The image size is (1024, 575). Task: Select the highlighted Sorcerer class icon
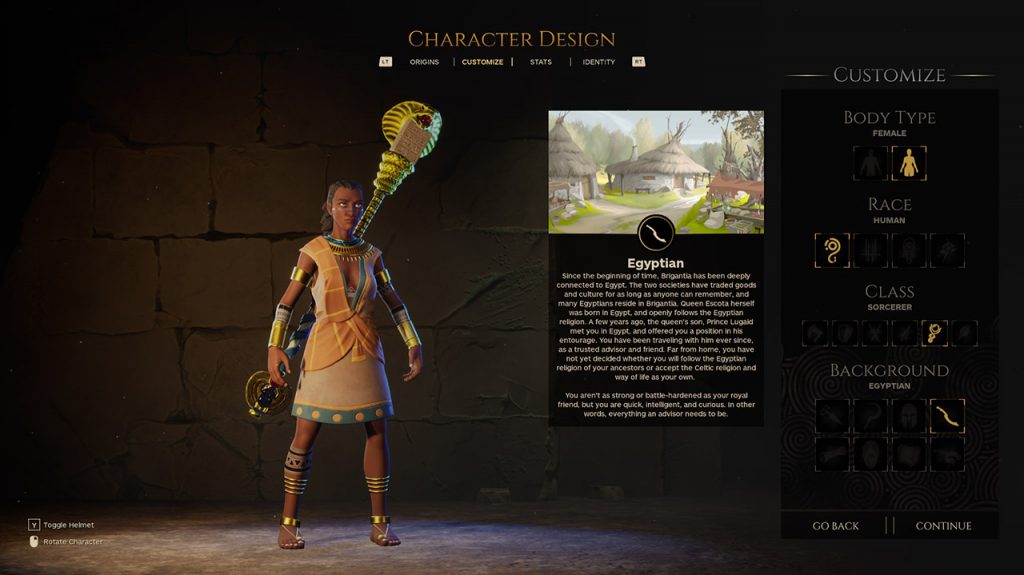[x=935, y=333]
